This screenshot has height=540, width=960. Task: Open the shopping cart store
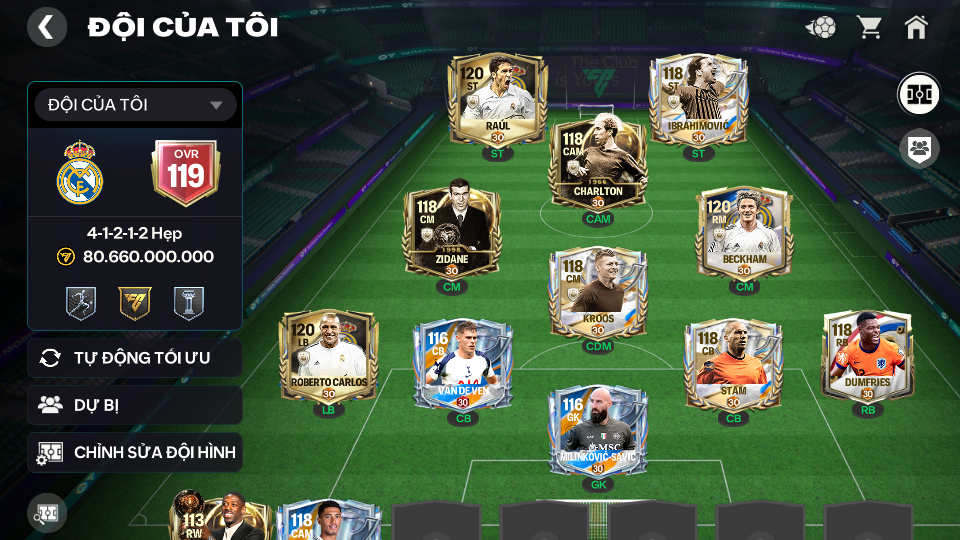(x=869, y=27)
